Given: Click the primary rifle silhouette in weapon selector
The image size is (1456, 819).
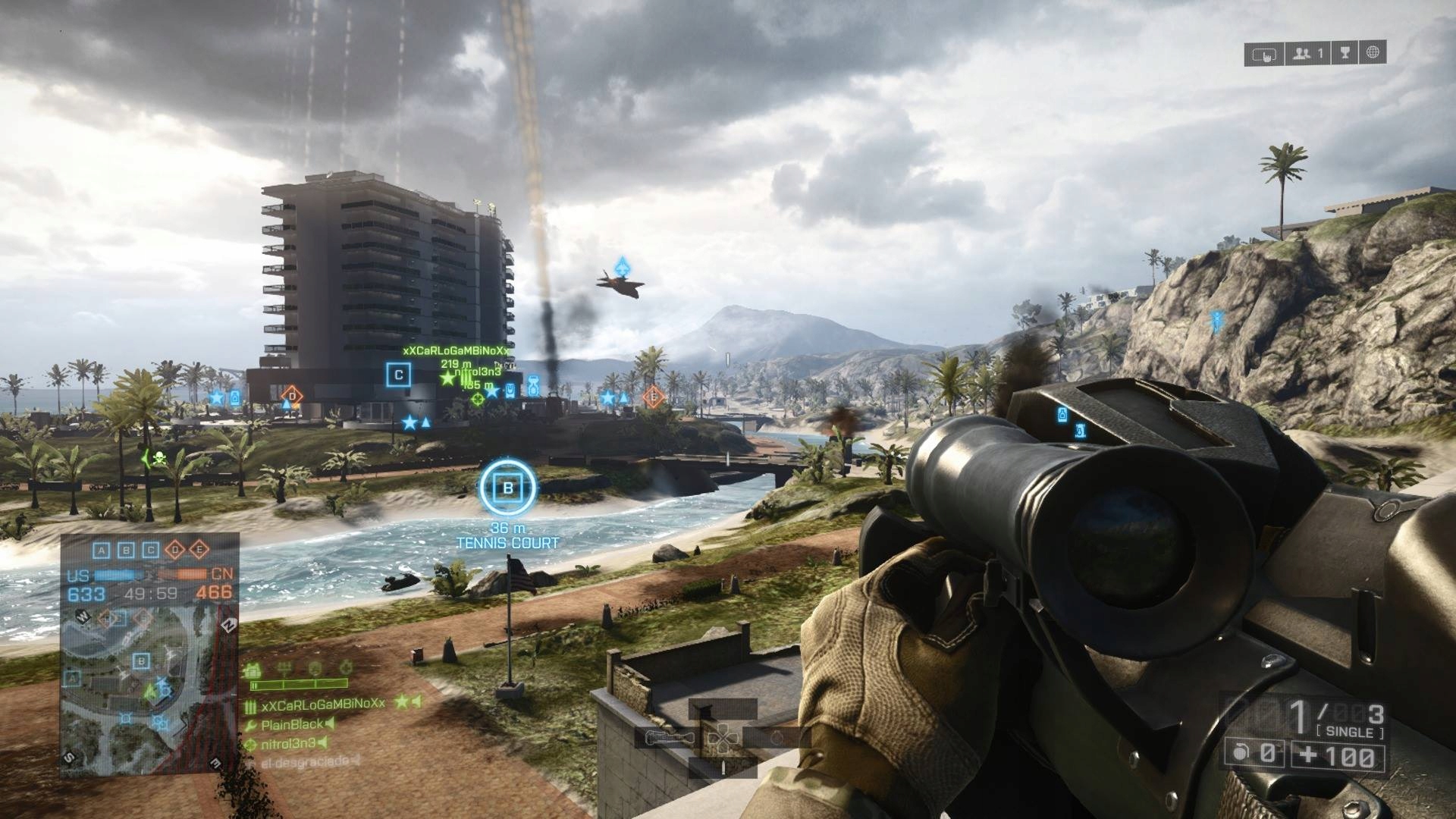Looking at the screenshot, I should click(670, 737).
